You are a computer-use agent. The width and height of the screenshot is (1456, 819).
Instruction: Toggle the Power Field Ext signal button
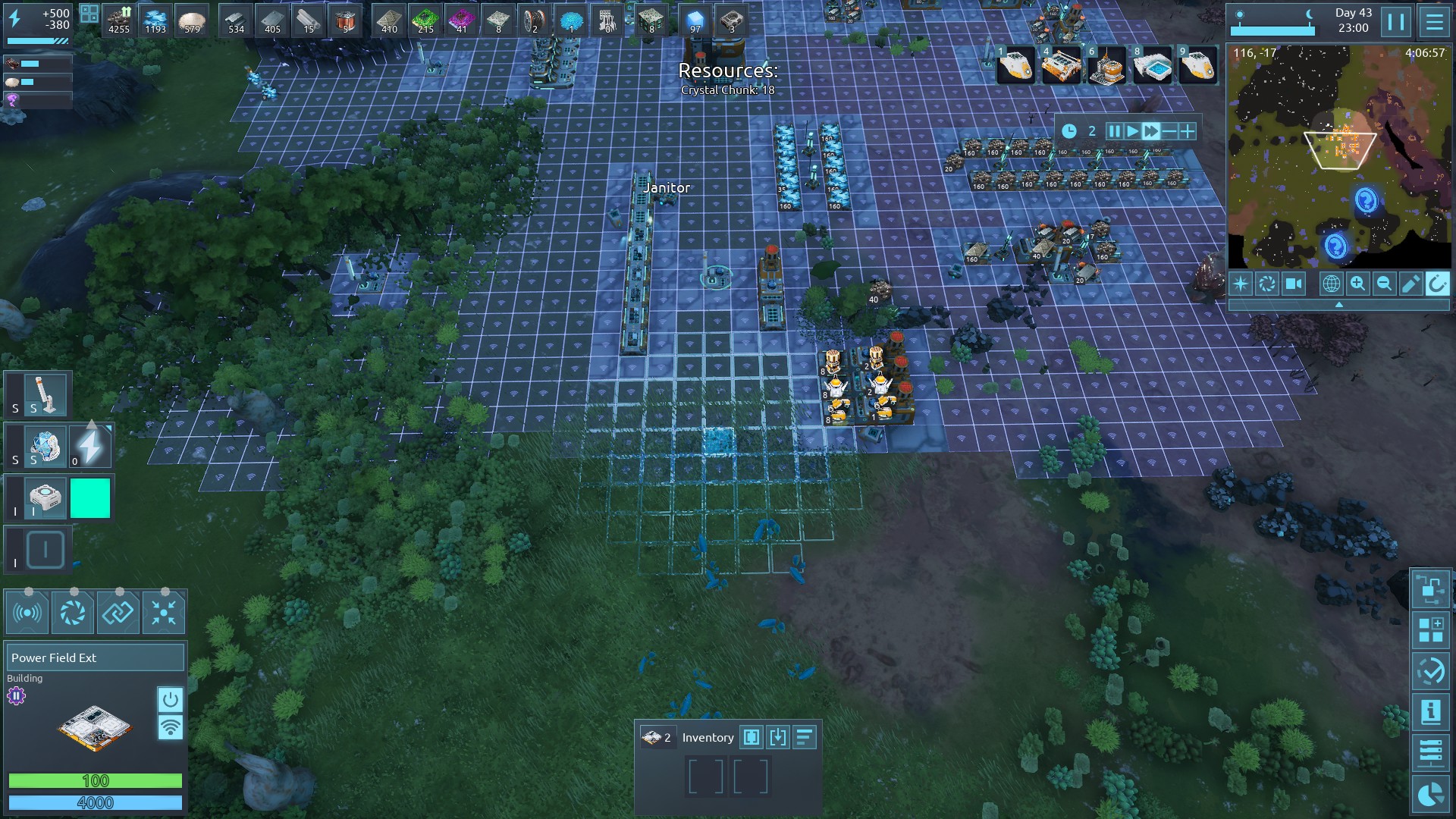pyautogui.click(x=170, y=727)
